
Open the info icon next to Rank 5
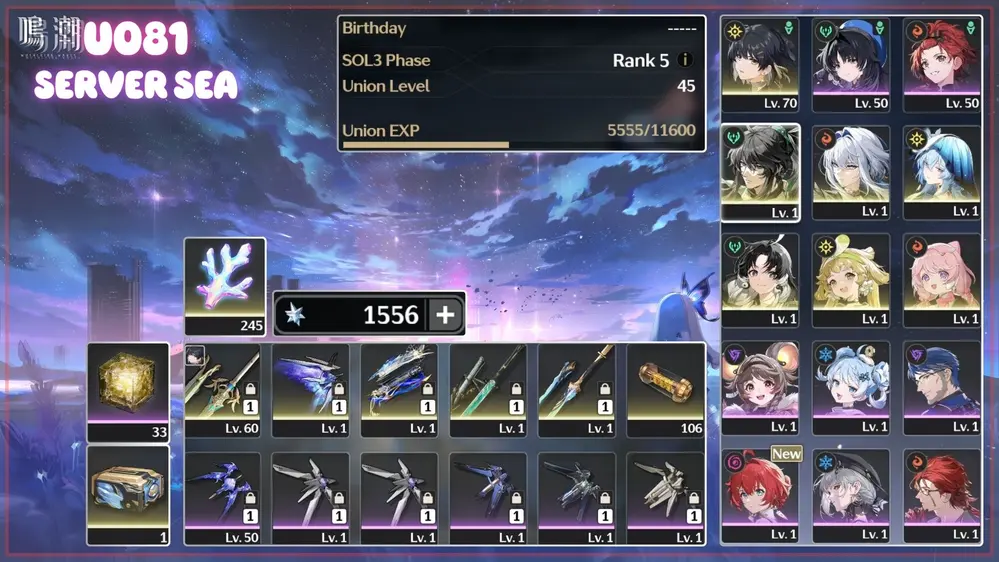point(685,60)
